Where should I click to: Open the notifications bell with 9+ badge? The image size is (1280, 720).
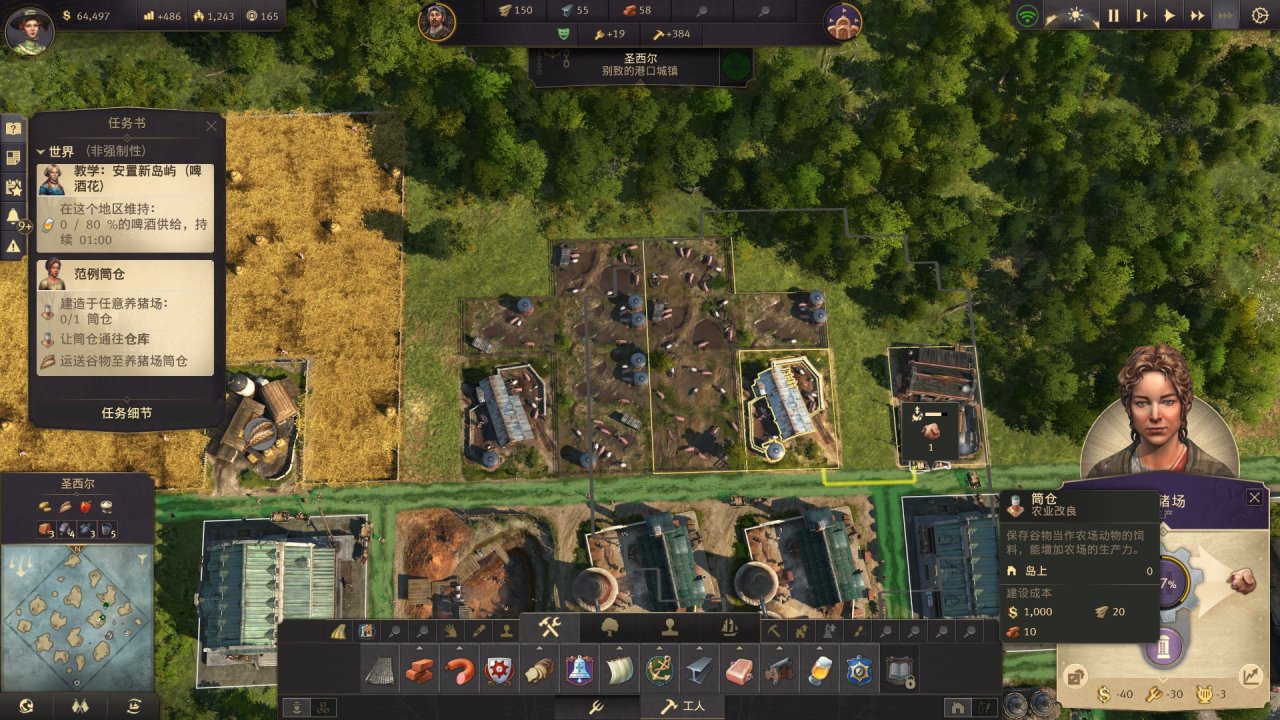click(14, 216)
